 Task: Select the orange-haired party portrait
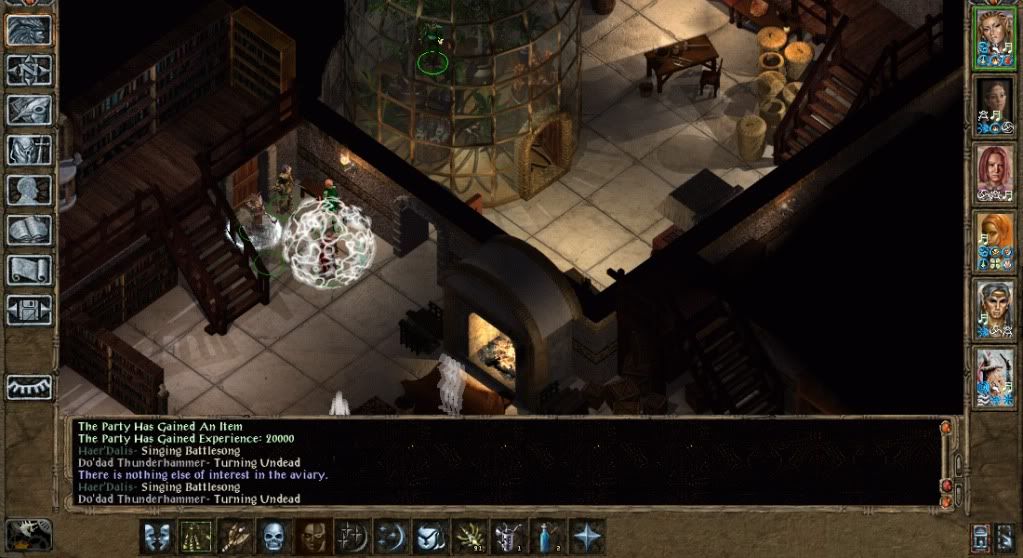click(x=995, y=242)
